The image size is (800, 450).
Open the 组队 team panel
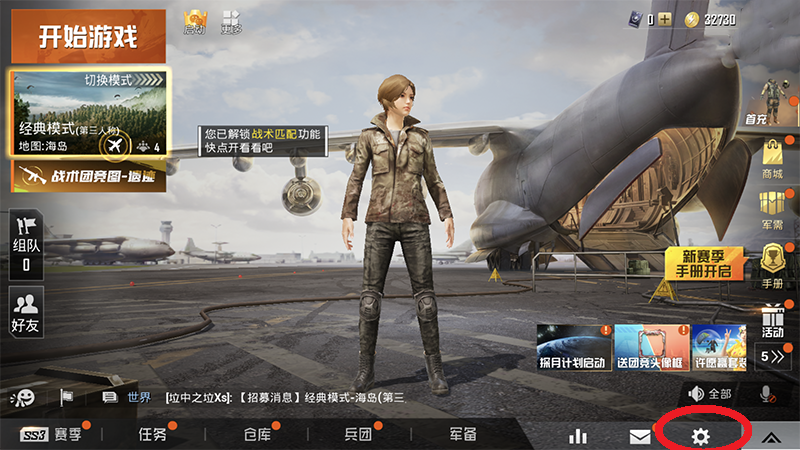pyautogui.click(x=25, y=244)
